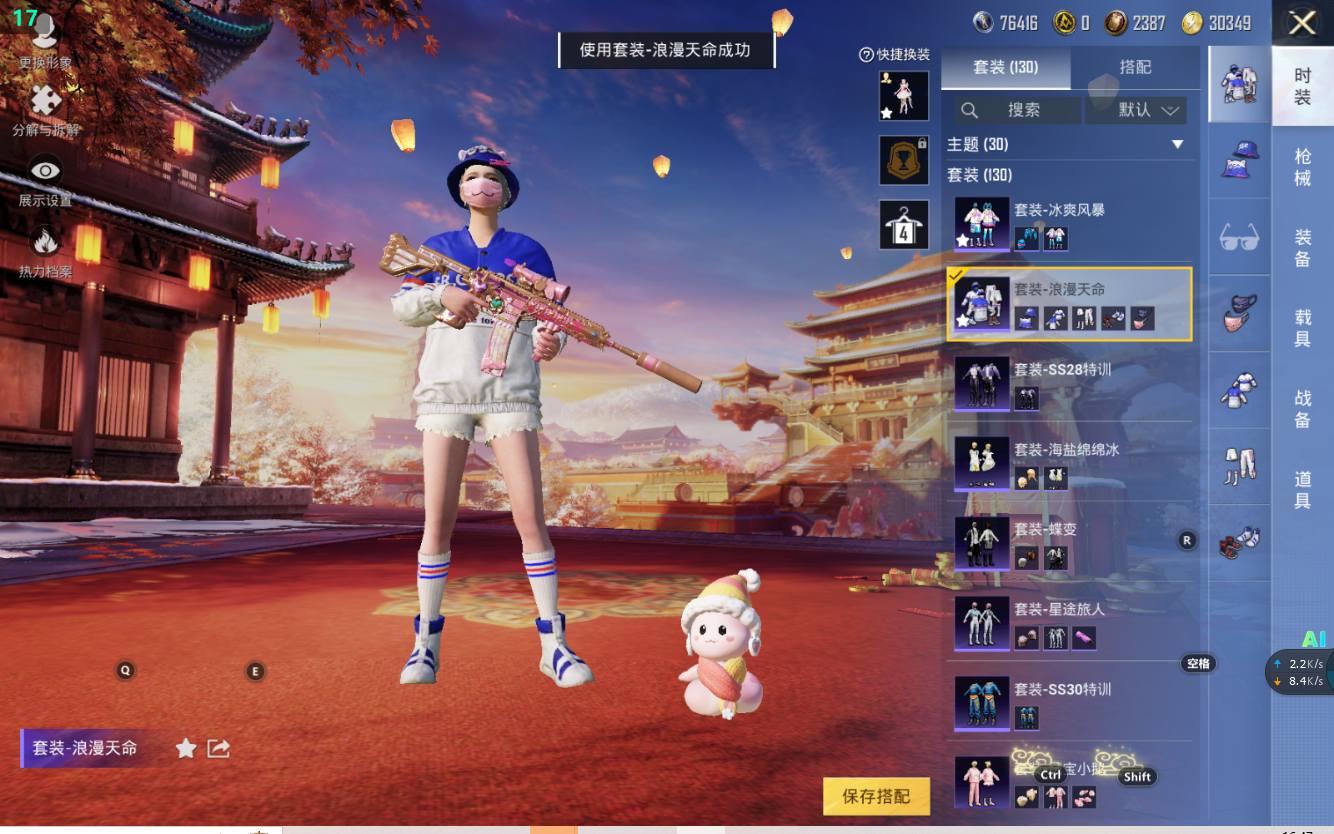Open 更换形象 change appearance
Screen dimensions: 1334x834
click(45, 42)
